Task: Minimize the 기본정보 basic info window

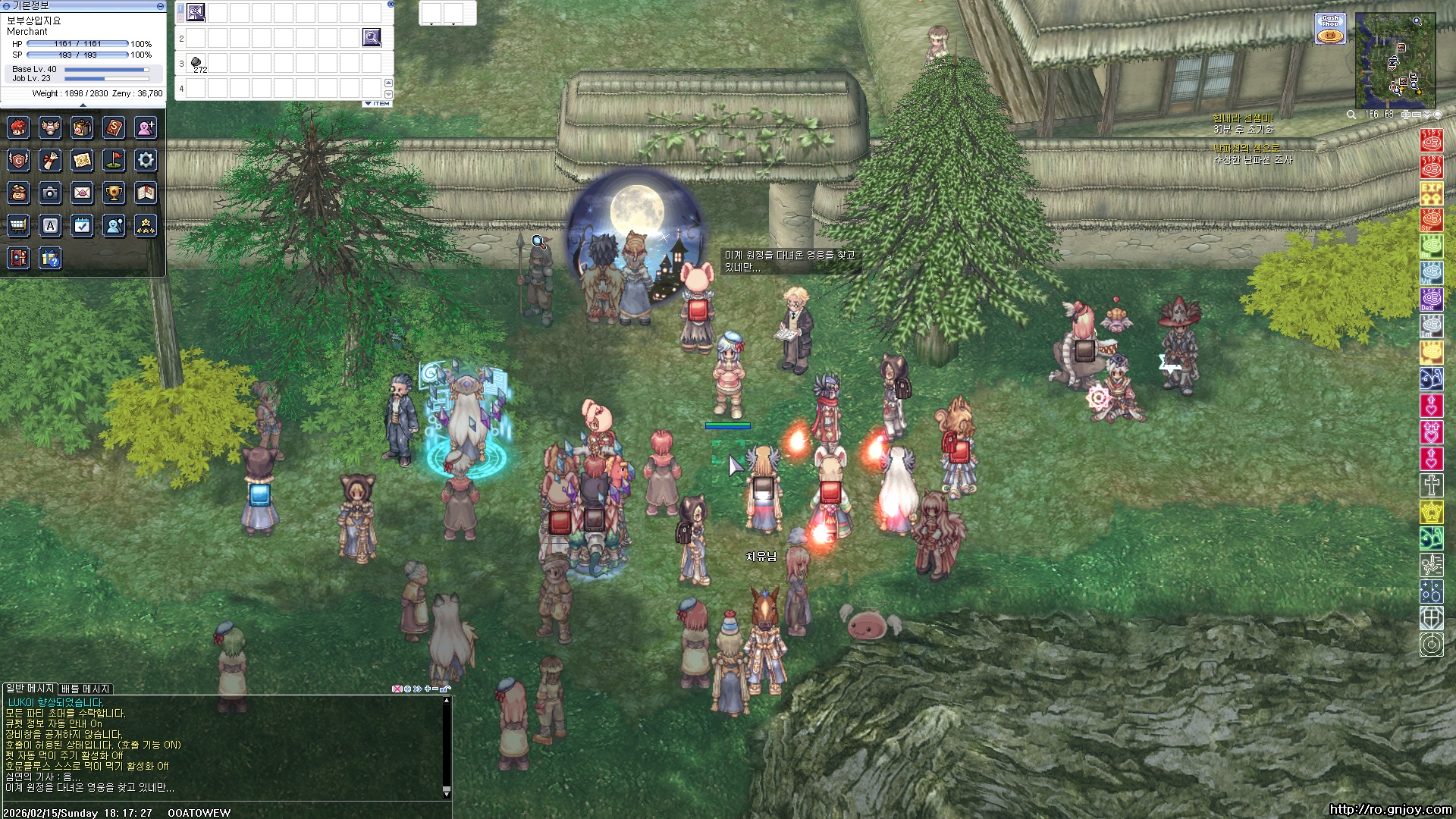Action: pyautogui.click(x=160, y=5)
